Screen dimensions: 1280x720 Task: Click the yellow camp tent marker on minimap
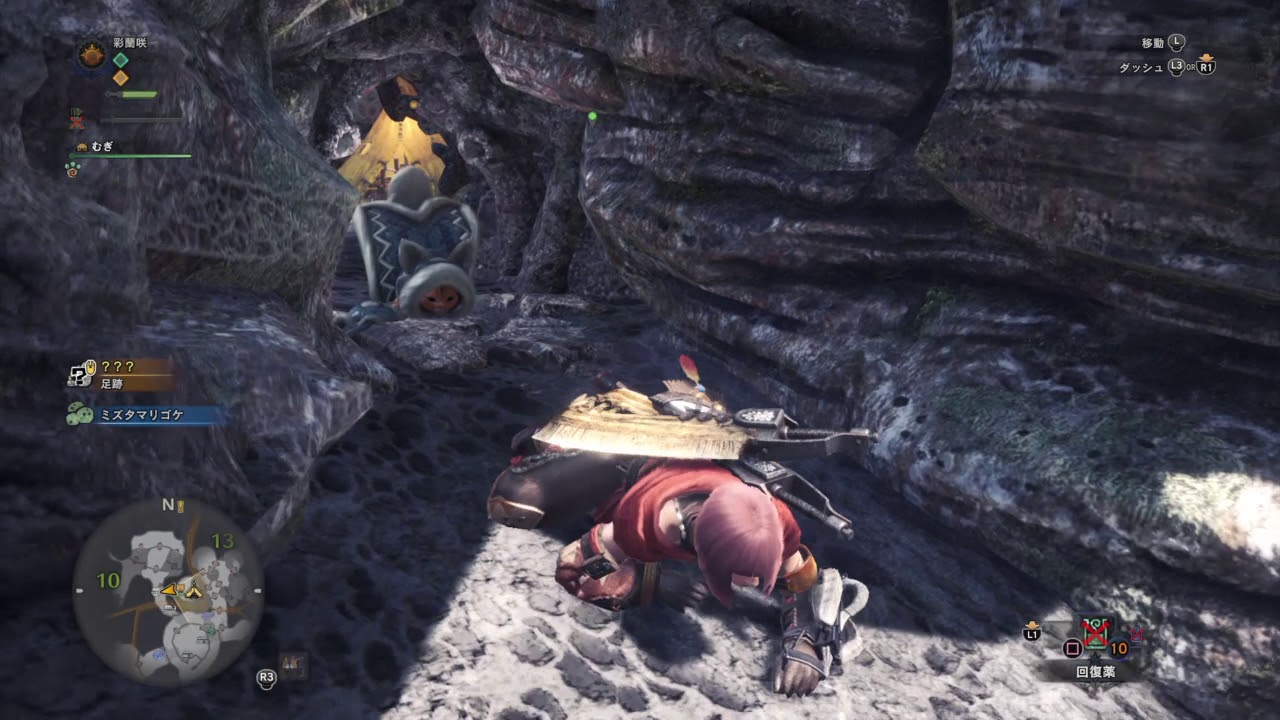(x=193, y=591)
